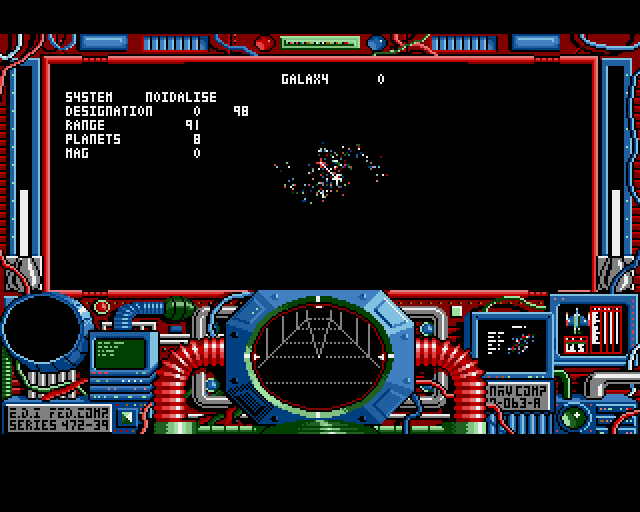Pick the highlighted star in the galaxy map

337,178
